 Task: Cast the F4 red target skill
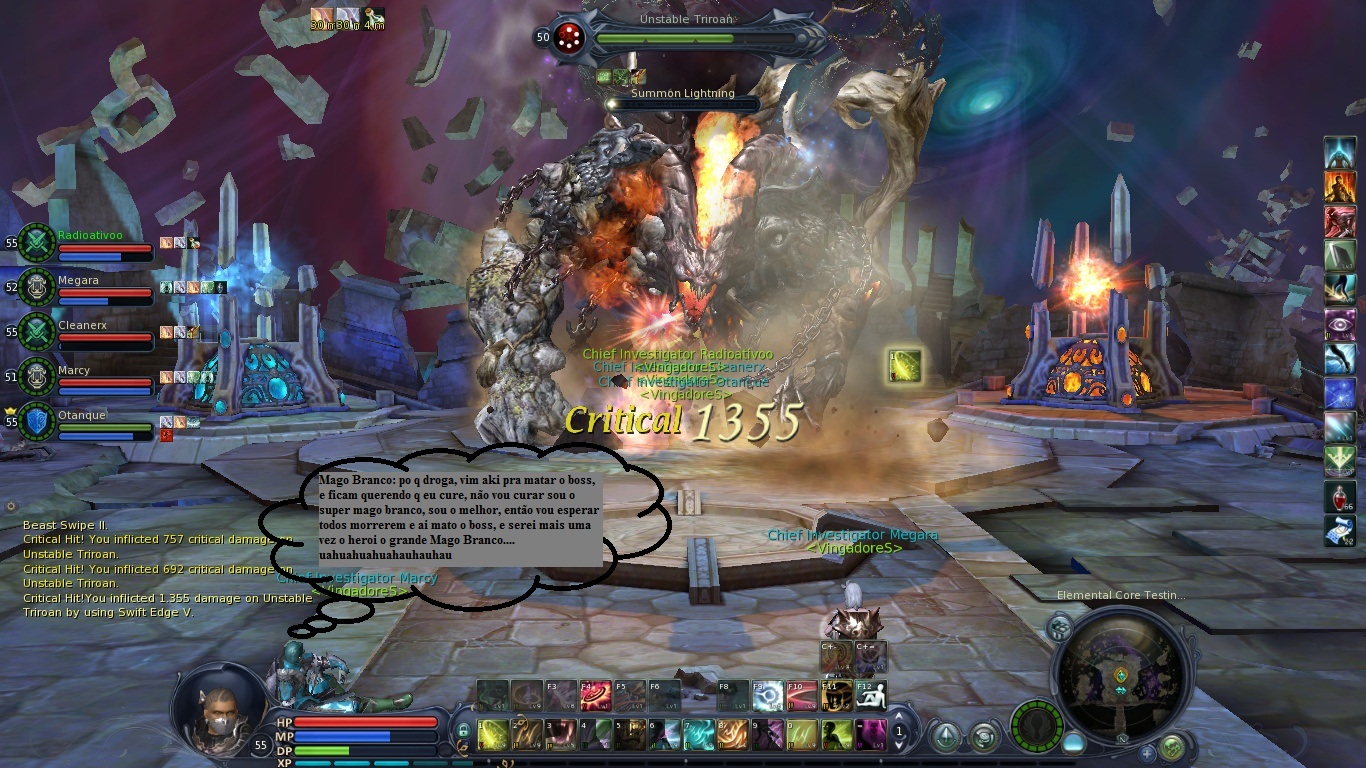[597, 695]
